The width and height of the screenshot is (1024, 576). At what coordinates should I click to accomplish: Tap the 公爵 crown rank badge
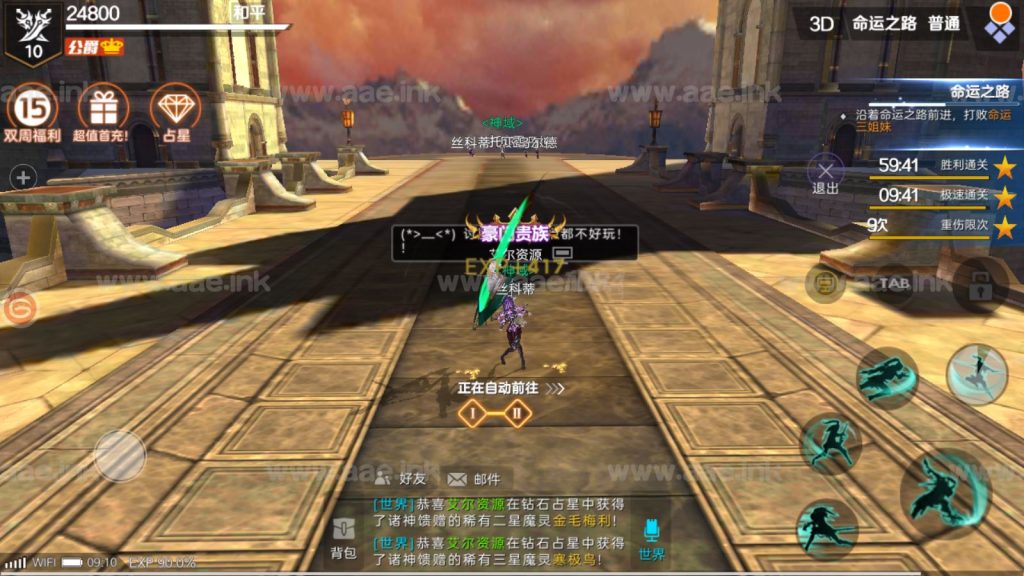tap(94, 46)
